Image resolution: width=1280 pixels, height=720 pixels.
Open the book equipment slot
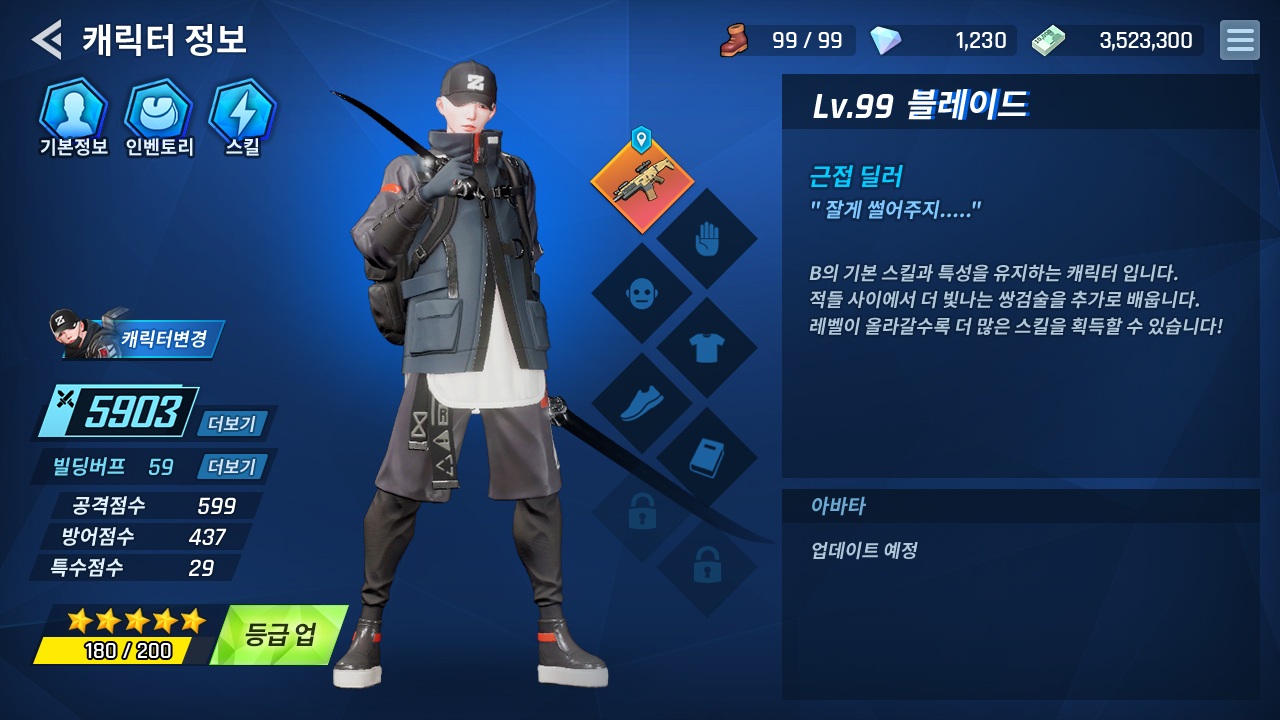707,458
